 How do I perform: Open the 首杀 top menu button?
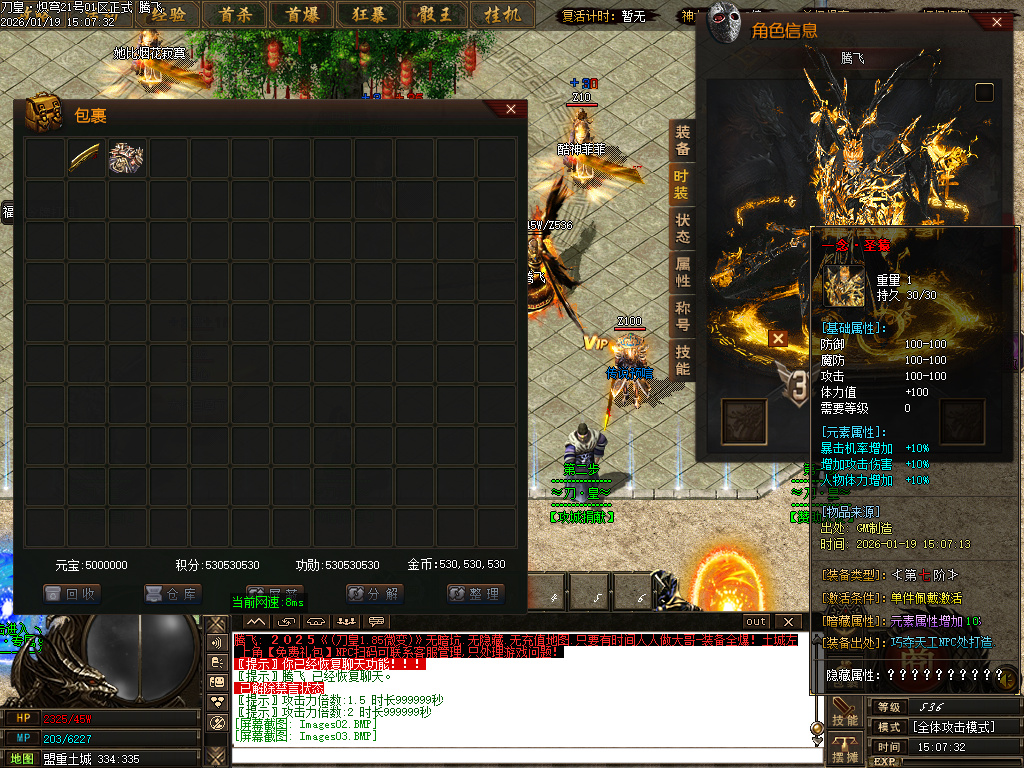point(235,14)
